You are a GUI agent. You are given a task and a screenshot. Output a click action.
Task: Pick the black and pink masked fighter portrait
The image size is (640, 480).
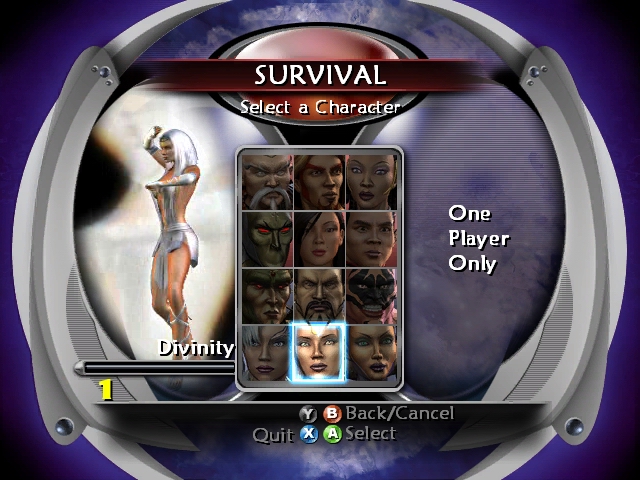click(x=371, y=295)
